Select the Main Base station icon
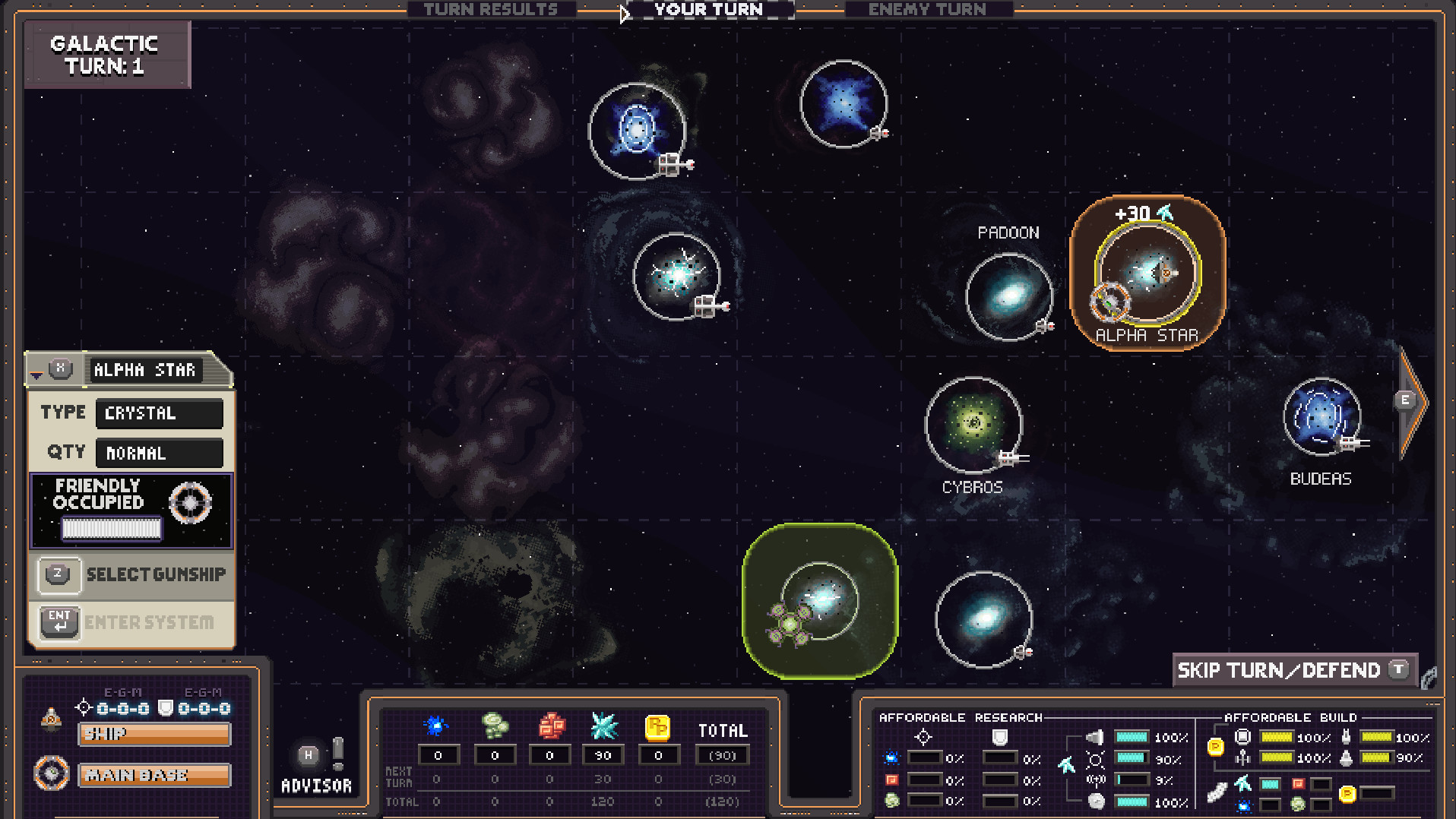This screenshot has width=1456, height=819. (52, 774)
